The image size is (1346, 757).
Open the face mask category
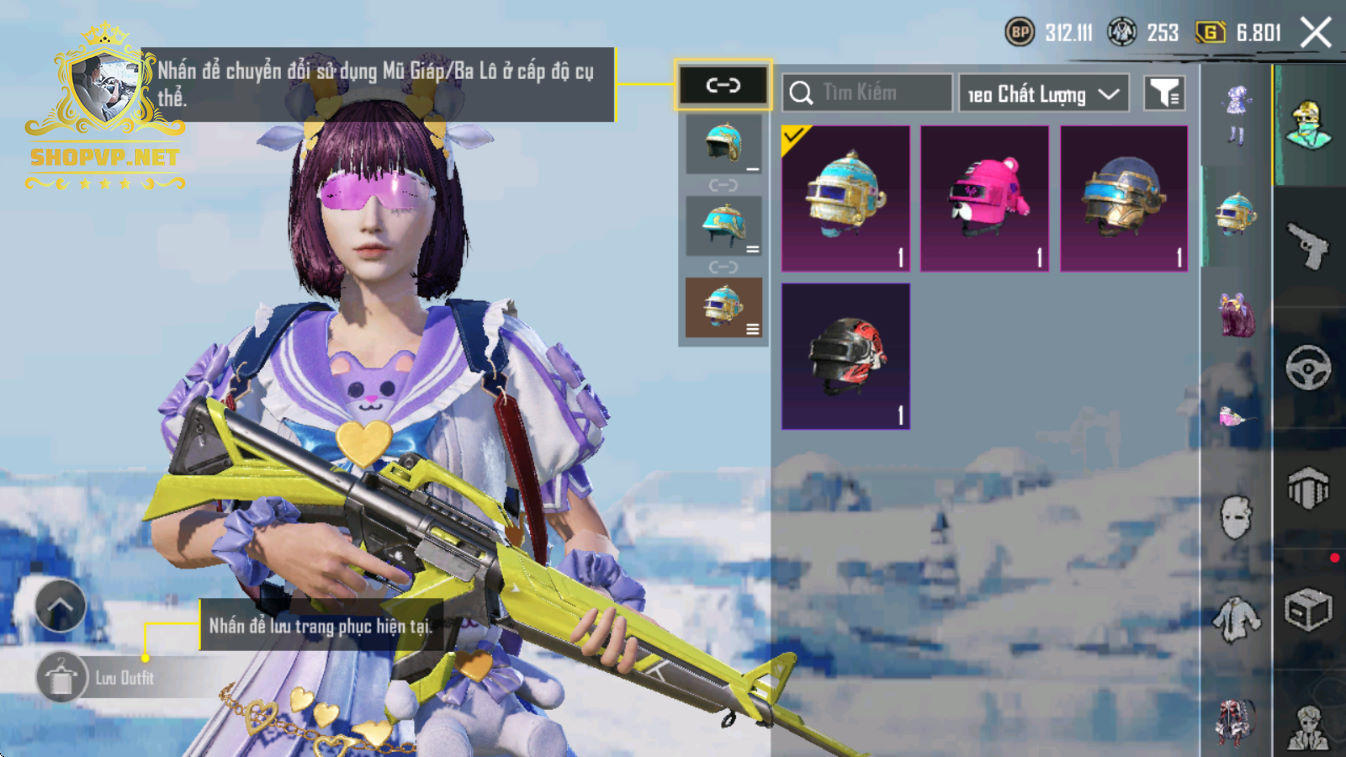(1236, 517)
